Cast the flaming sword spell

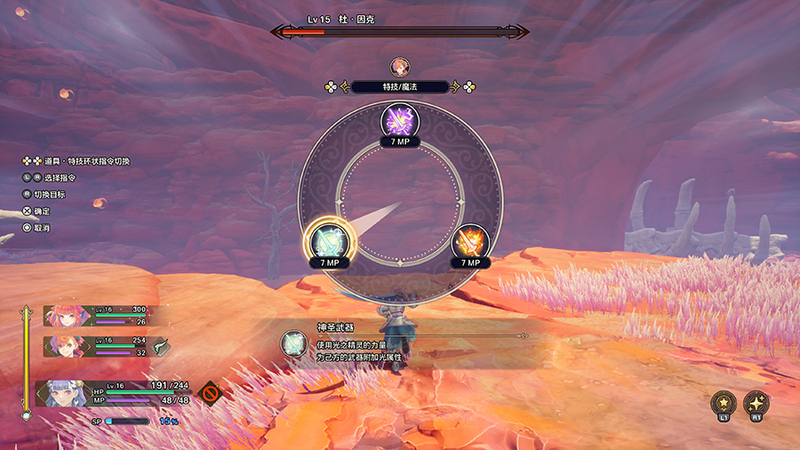coord(470,240)
